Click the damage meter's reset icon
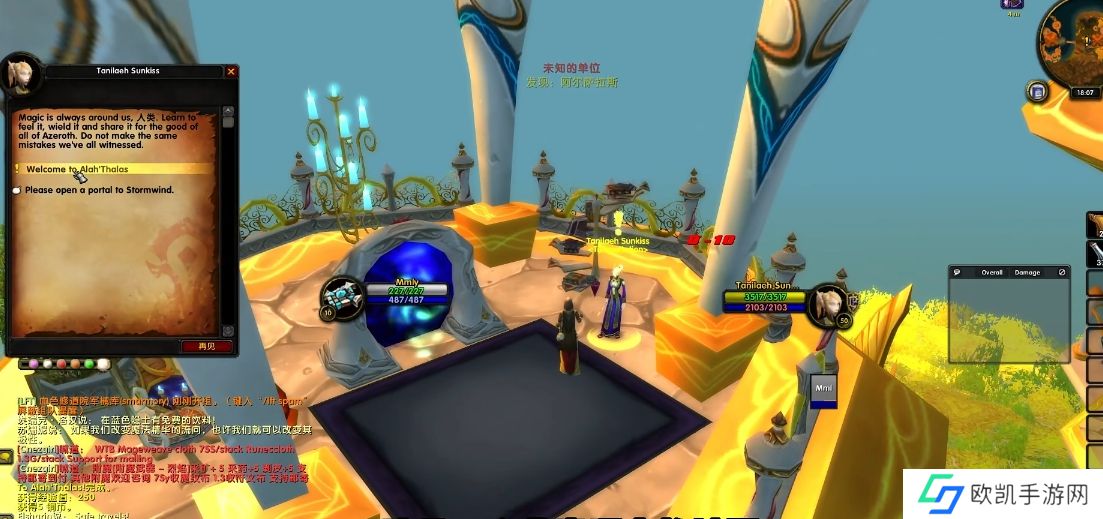Image resolution: width=1103 pixels, height=519 pixels. 1062,272
